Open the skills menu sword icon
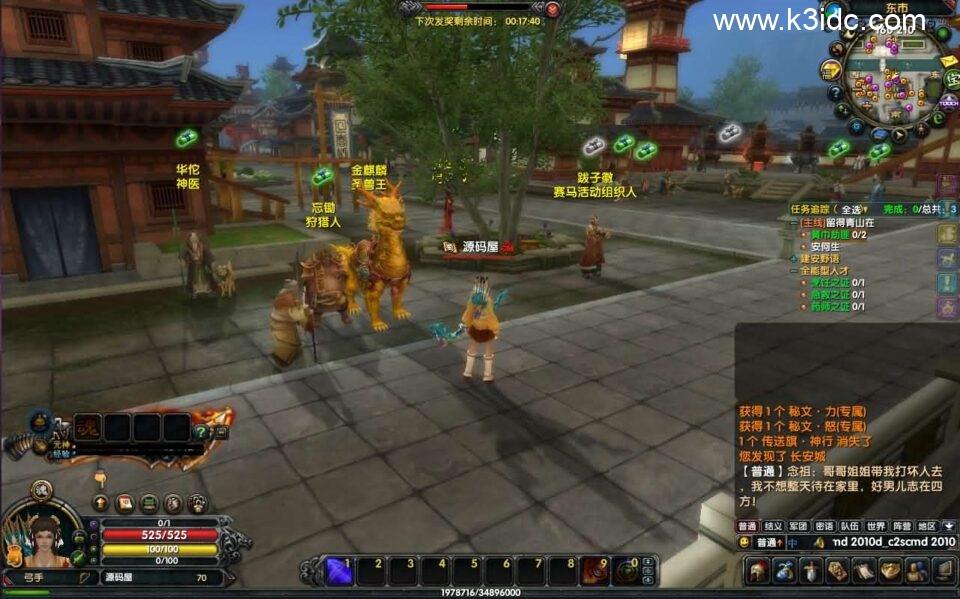This screenshot has width=960, height=599. click(x=811, y=571)
